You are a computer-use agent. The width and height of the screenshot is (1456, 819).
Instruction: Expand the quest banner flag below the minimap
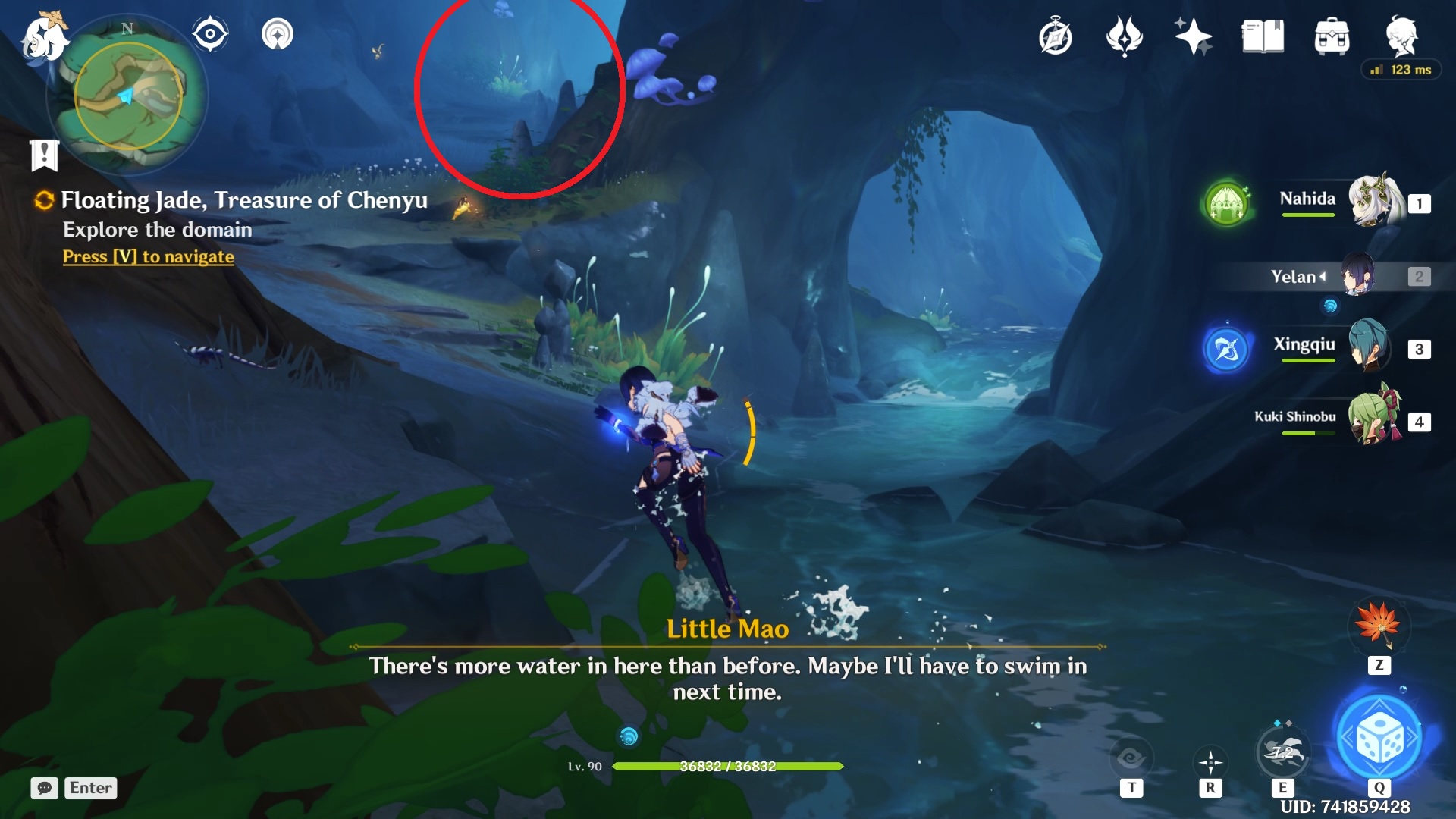[45, 155]
